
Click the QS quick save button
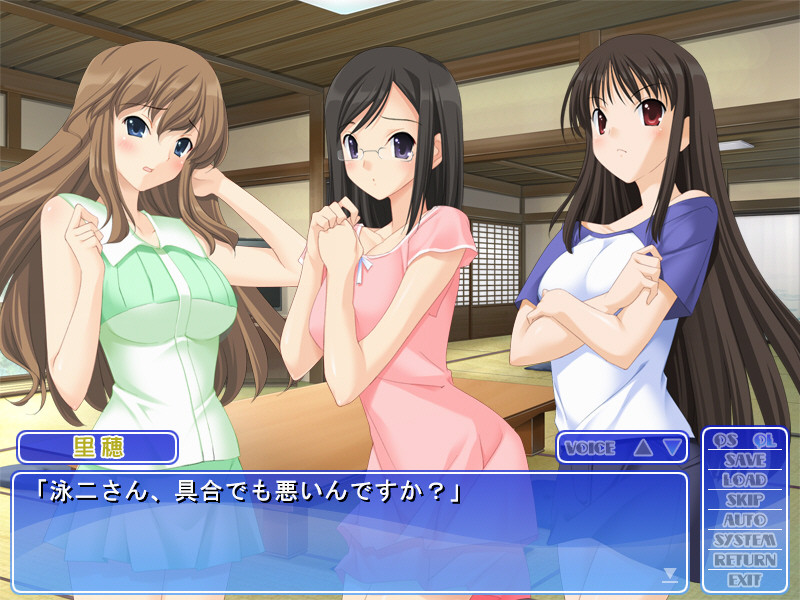click(x=726, y=440)
